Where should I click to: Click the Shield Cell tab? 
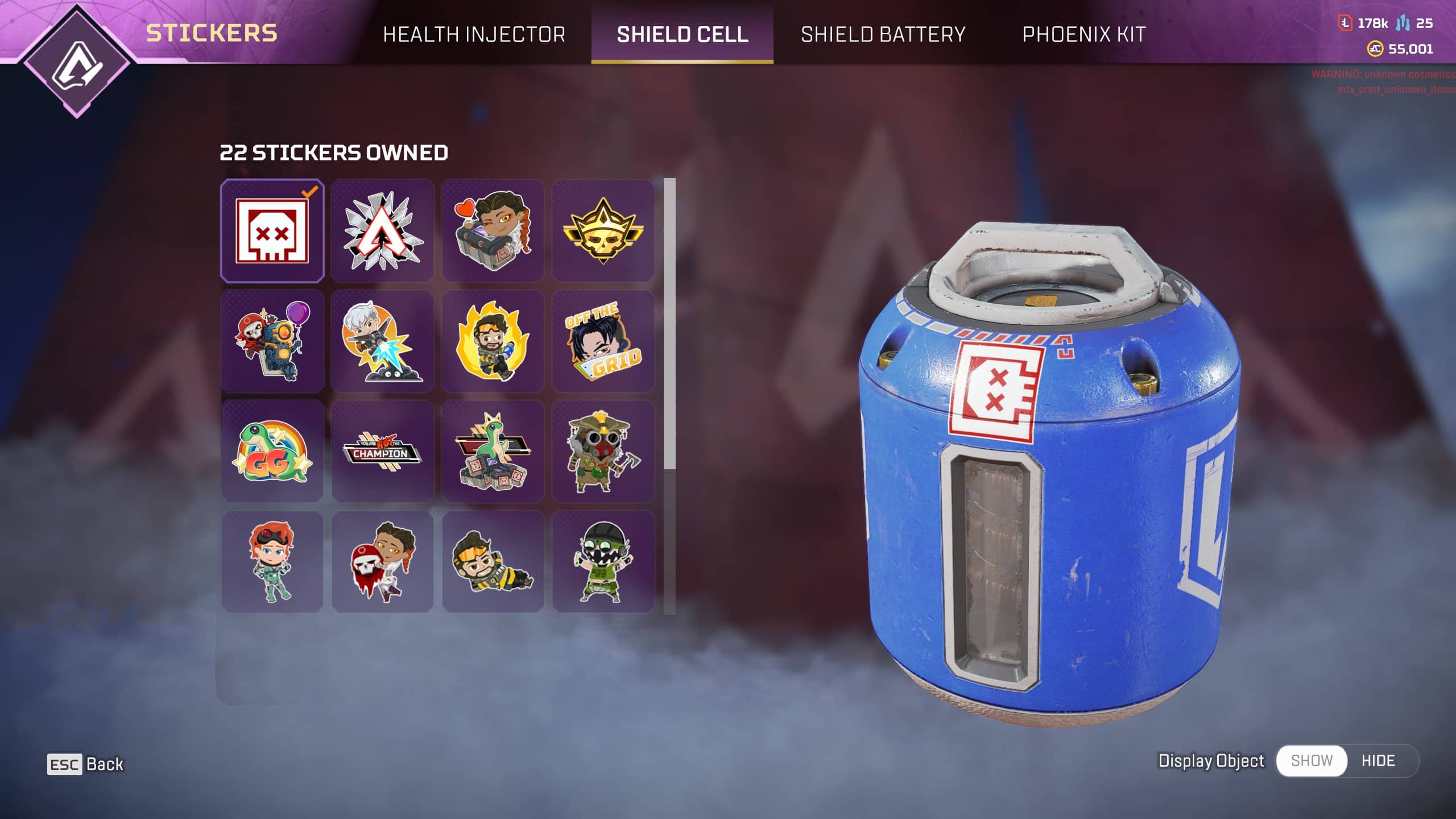(x=682, y=34)
